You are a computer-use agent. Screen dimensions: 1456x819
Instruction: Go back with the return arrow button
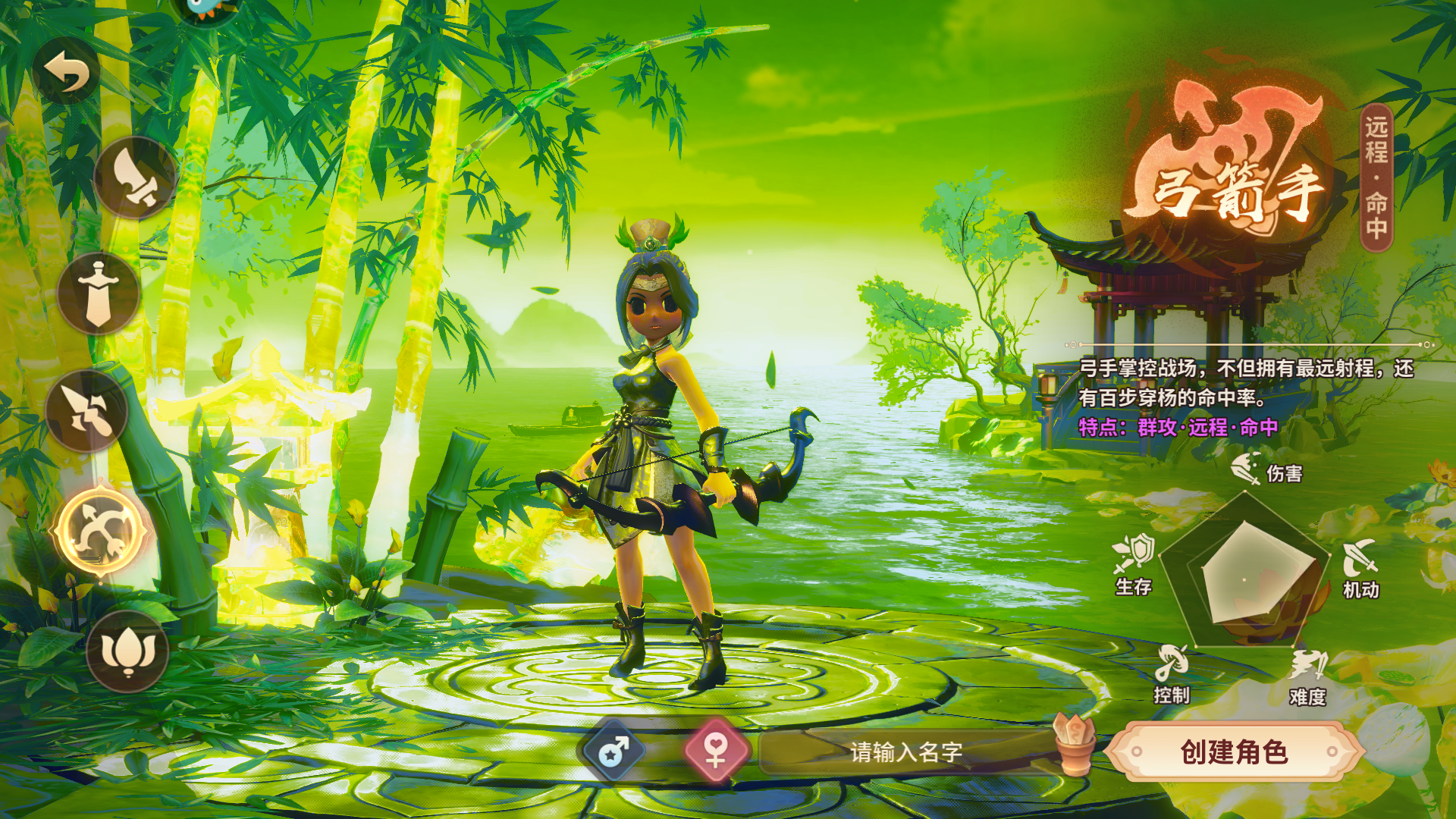pyautogui.click(x=67, y=72)
